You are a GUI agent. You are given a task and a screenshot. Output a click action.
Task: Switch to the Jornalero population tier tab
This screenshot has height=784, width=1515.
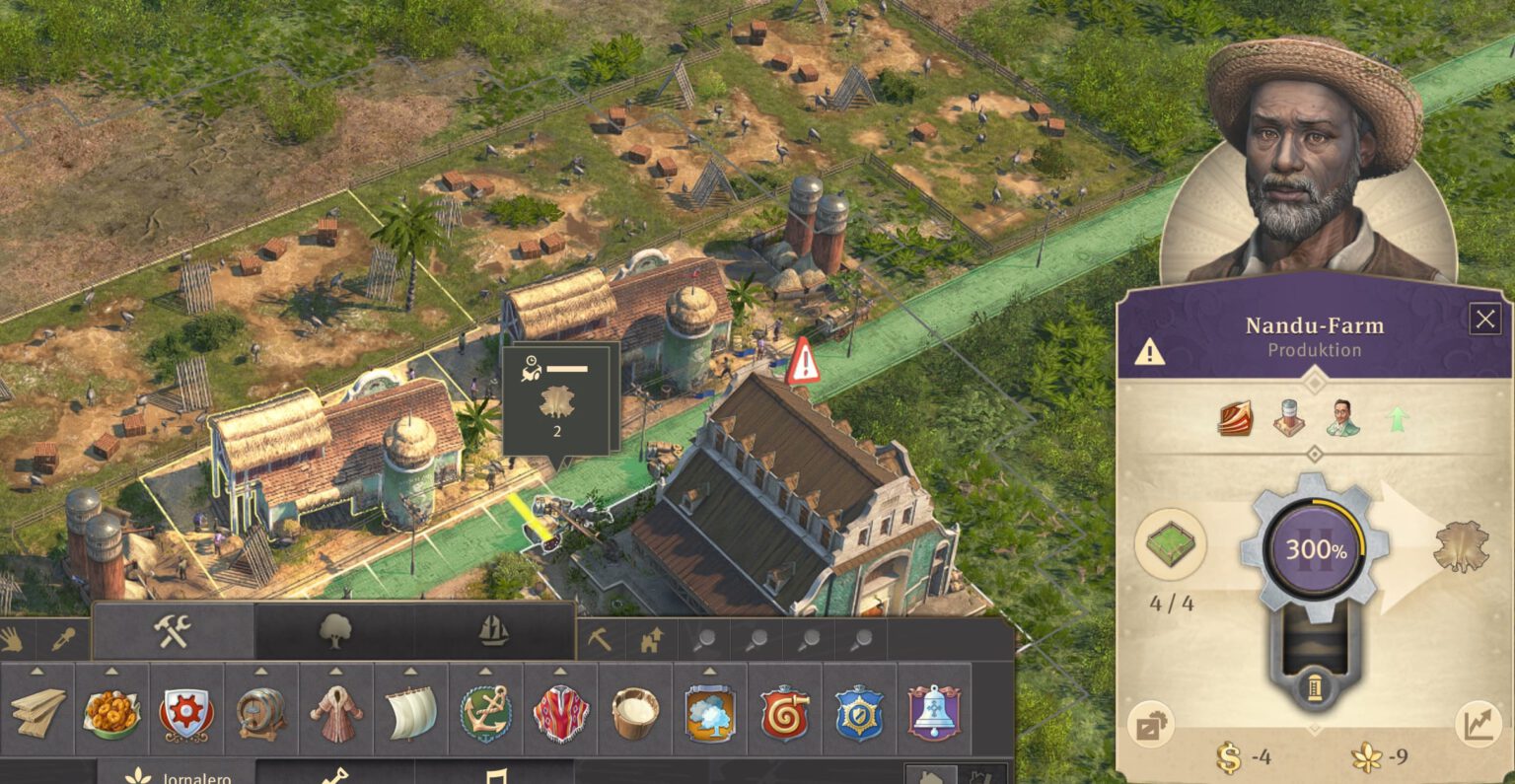178,776
